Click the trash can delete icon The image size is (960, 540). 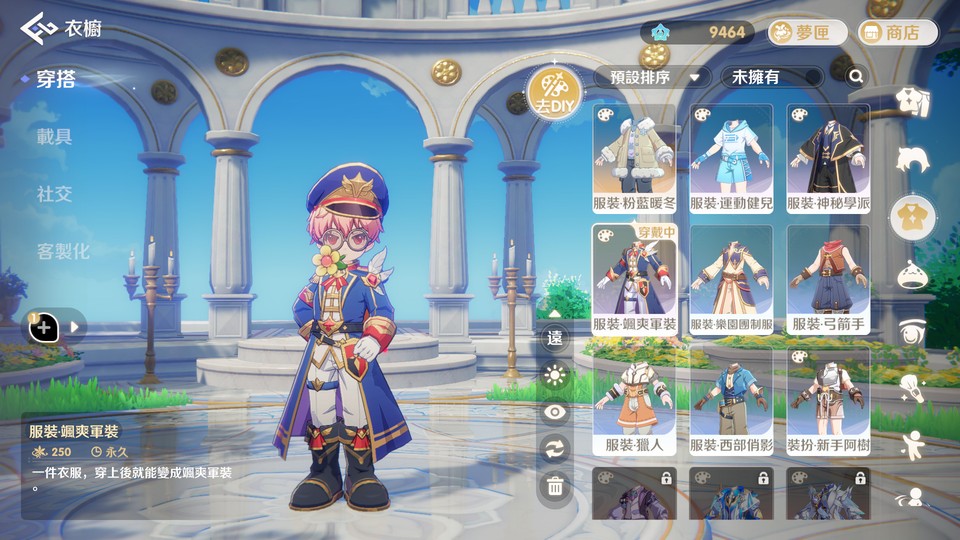[555, 487]
